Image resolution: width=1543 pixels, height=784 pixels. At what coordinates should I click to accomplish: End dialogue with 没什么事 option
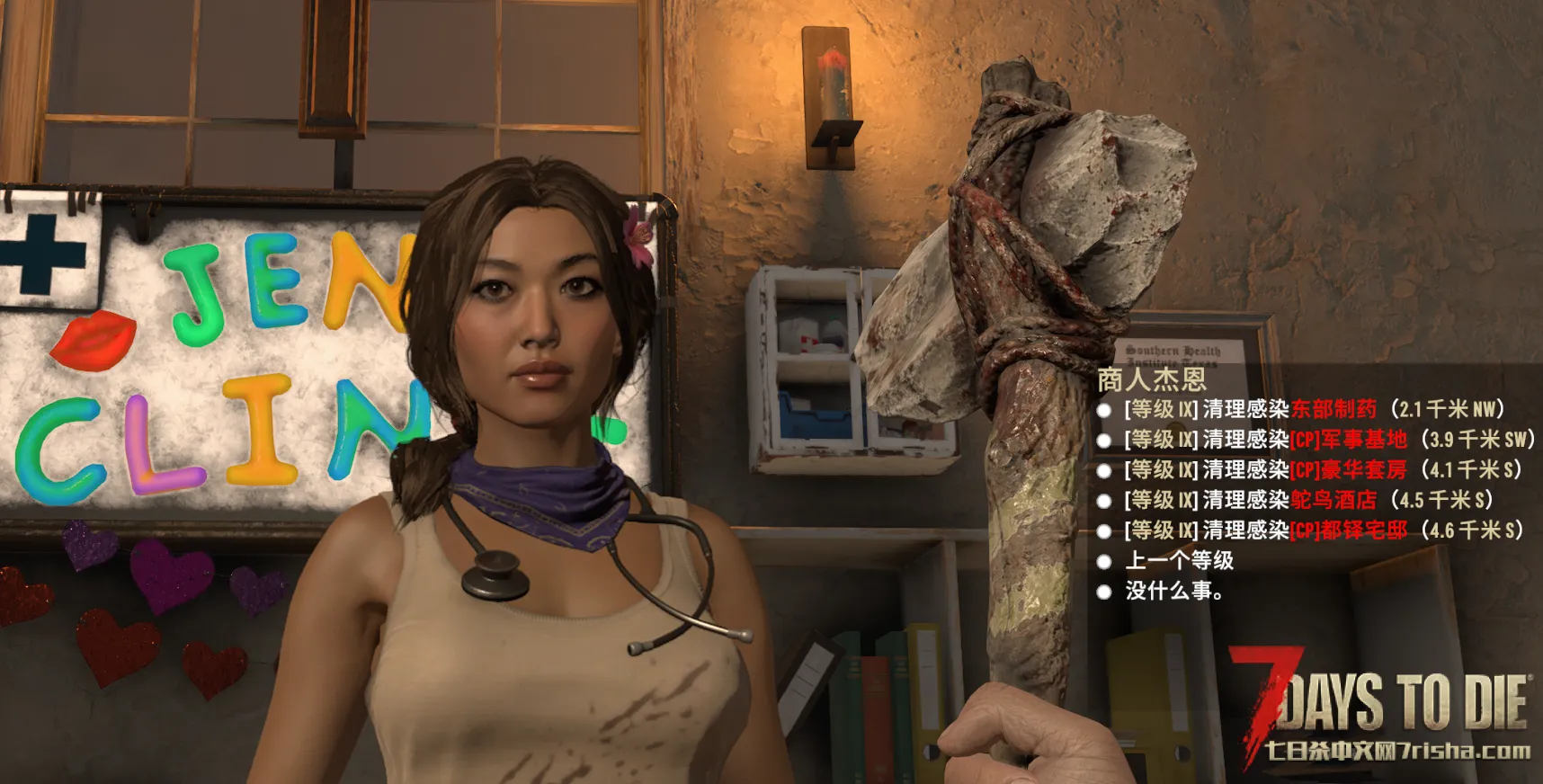point(1173,592)
